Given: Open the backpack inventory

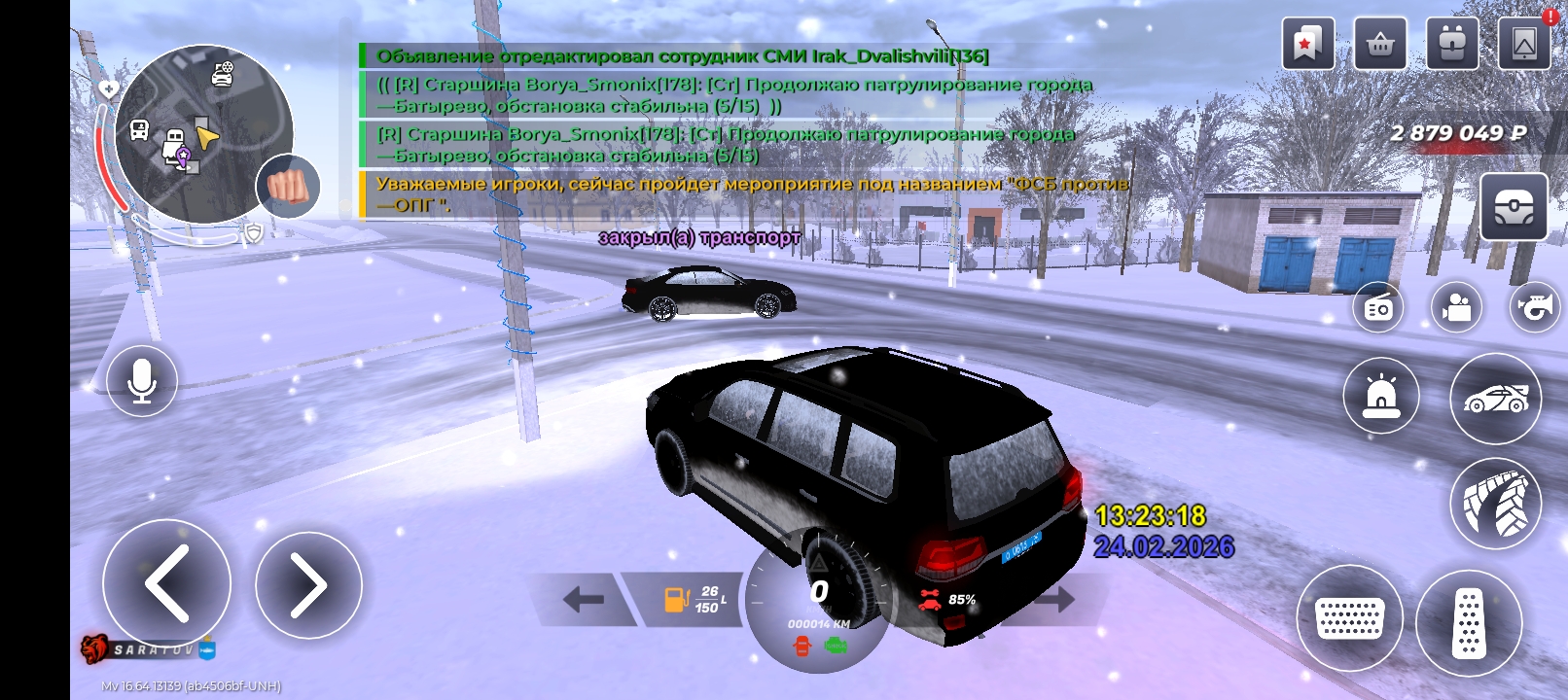Looking at the screenshot, I should [1451, 44].
